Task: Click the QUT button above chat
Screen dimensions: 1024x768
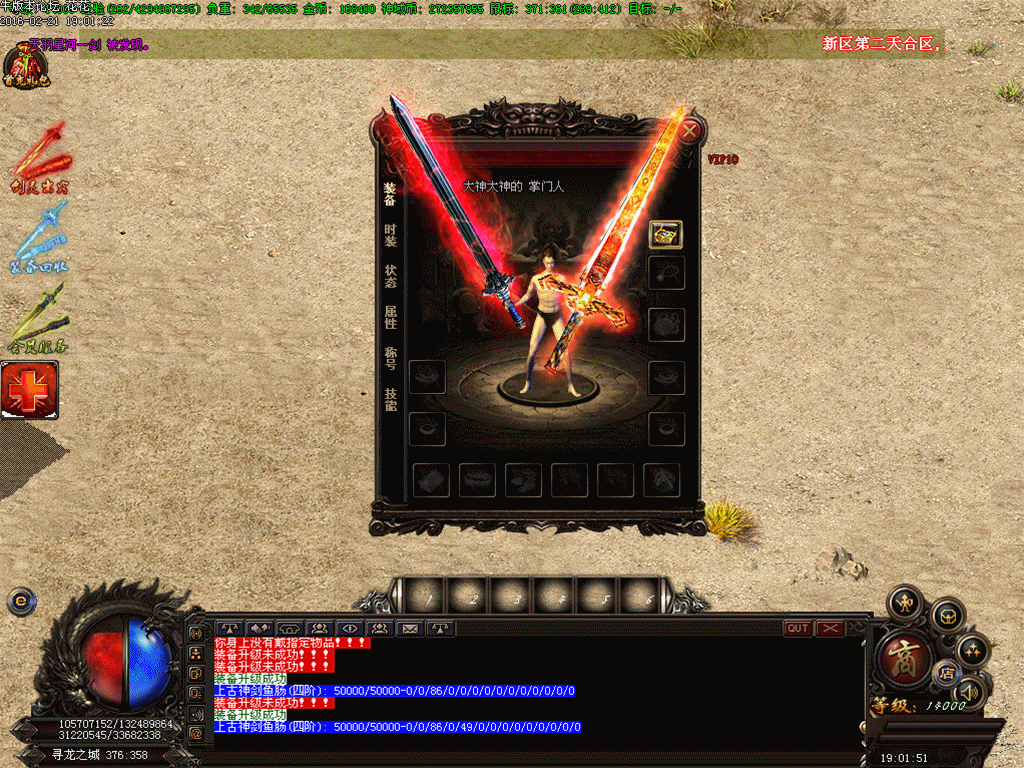Action: pos(798,628)
